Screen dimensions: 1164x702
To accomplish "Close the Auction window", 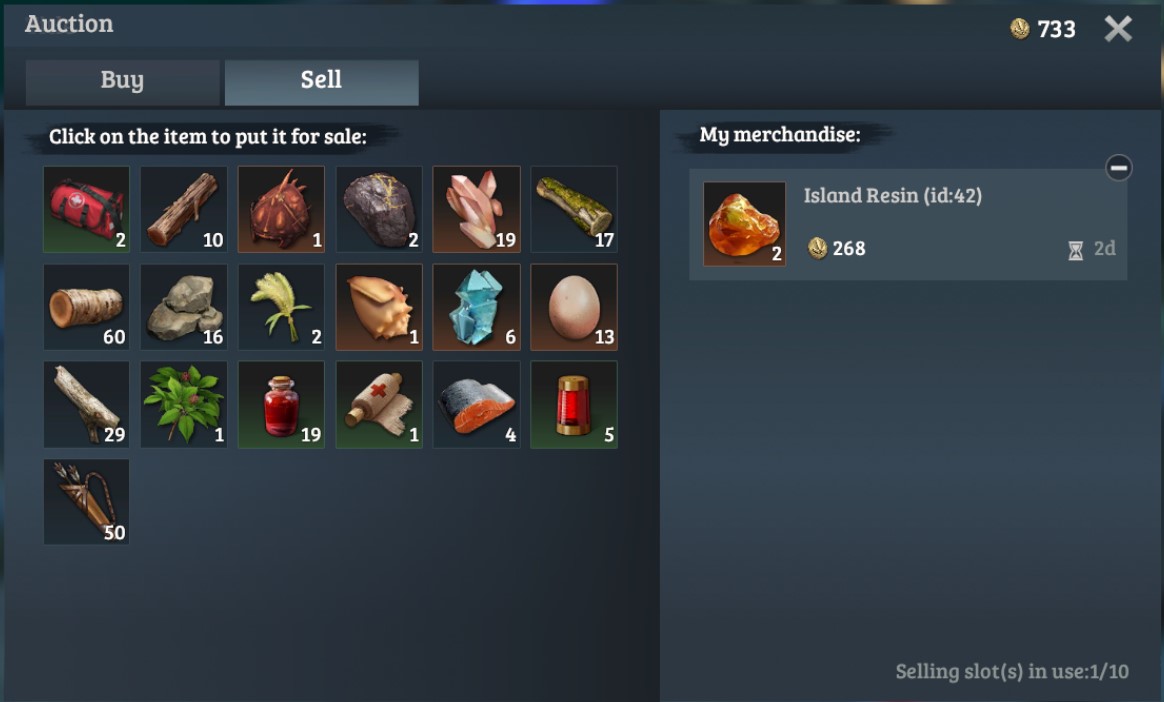I will coord(1117,29).
